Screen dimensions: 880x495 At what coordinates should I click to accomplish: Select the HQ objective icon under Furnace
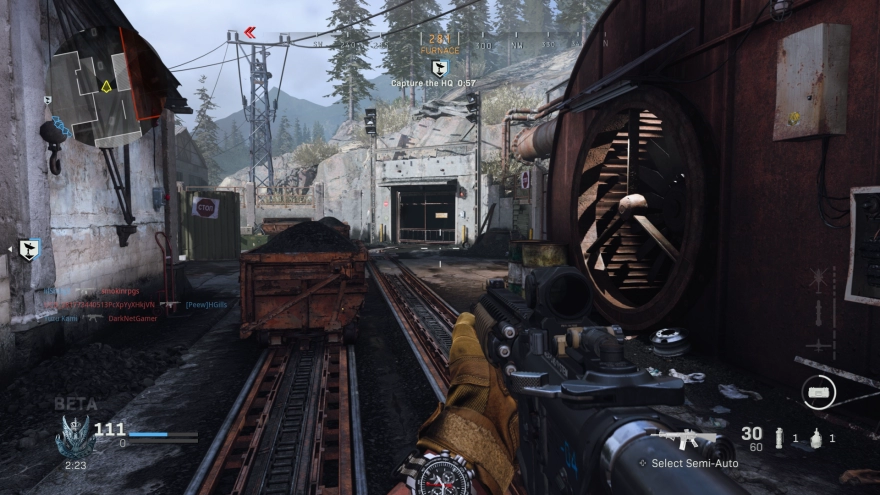pyautogui.click(x=439, y=66)
